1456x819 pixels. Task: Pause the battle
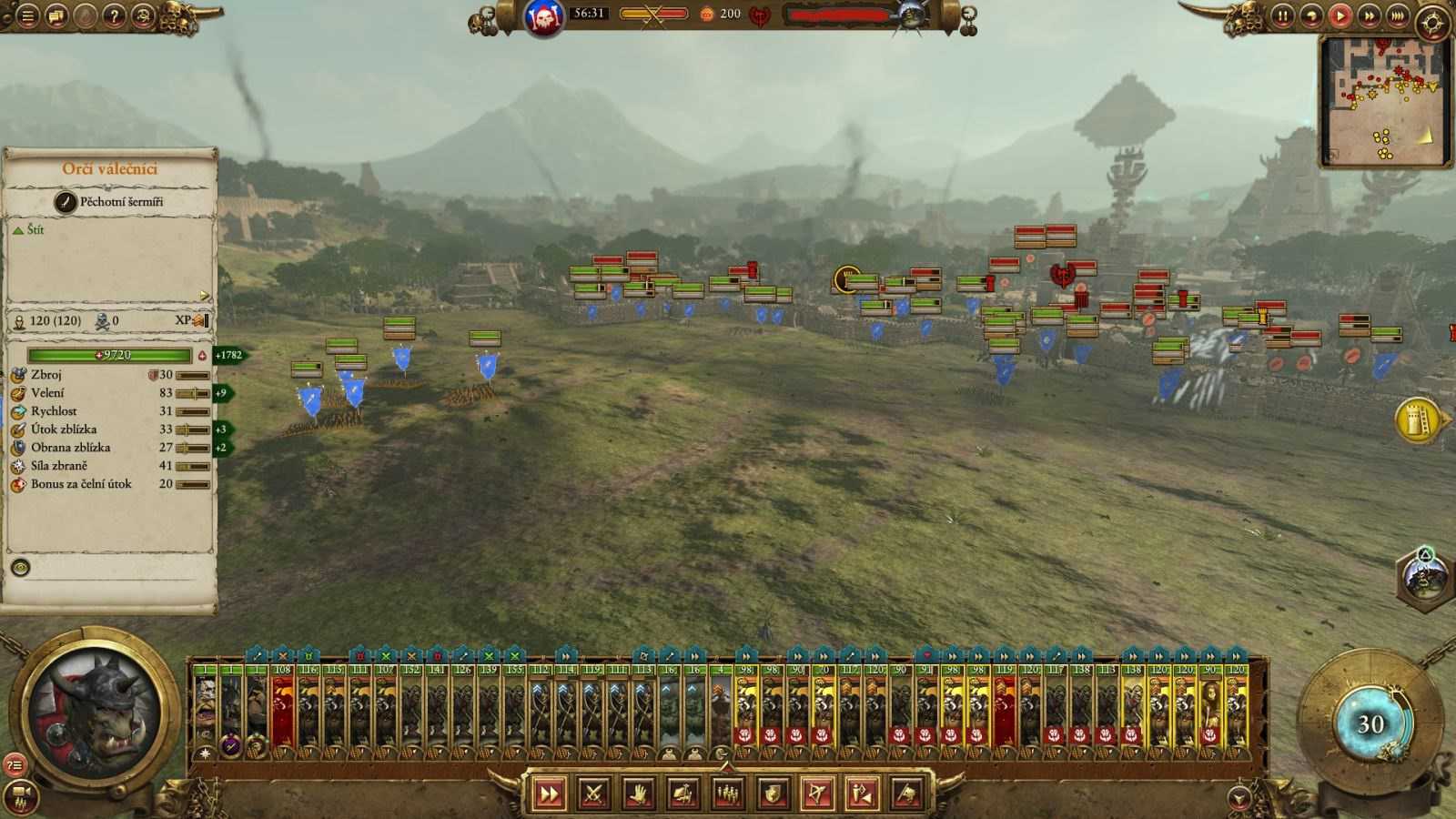pos(1282,15)
